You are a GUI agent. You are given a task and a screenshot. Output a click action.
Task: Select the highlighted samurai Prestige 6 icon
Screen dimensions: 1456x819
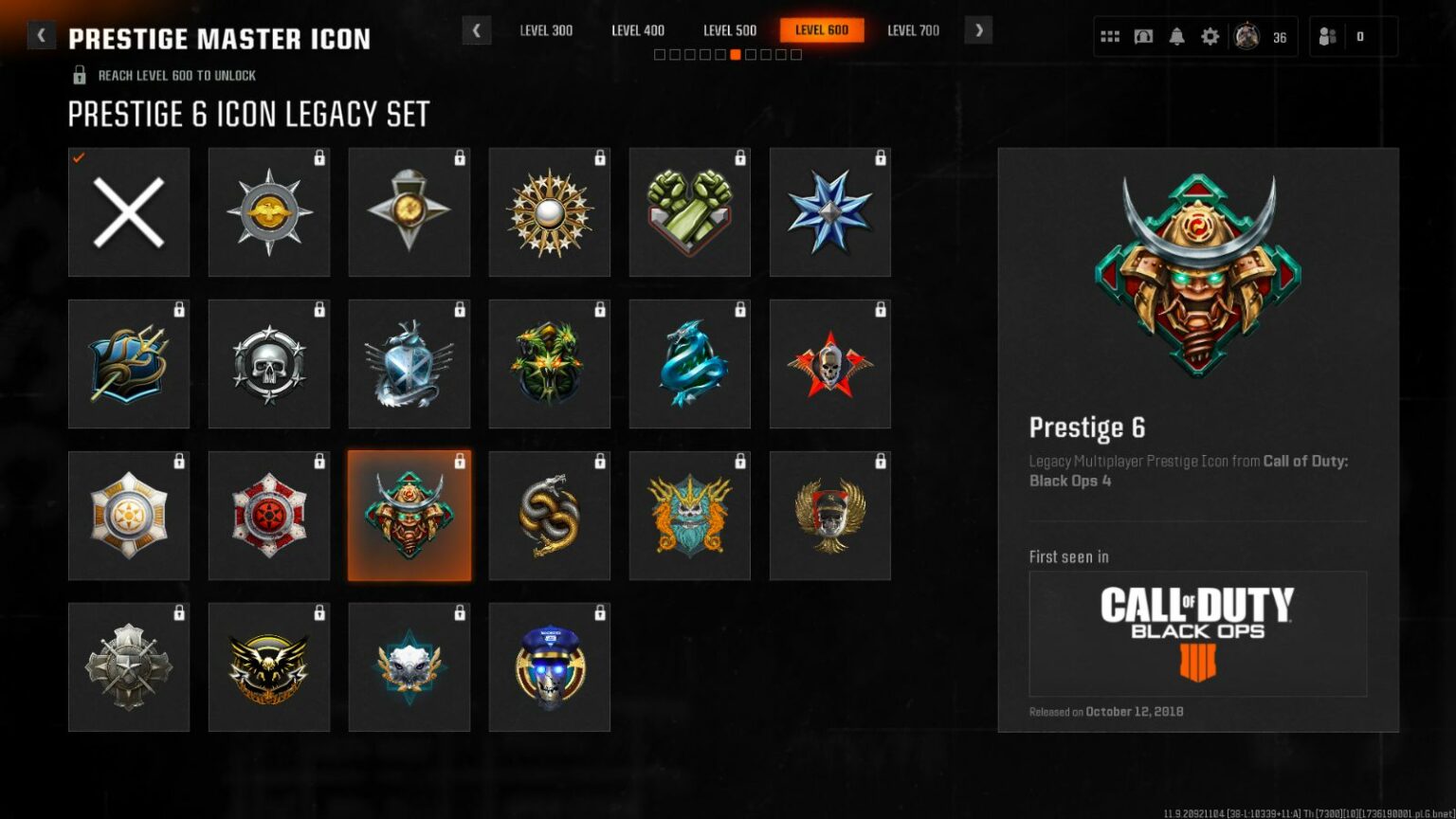[409, 515]
